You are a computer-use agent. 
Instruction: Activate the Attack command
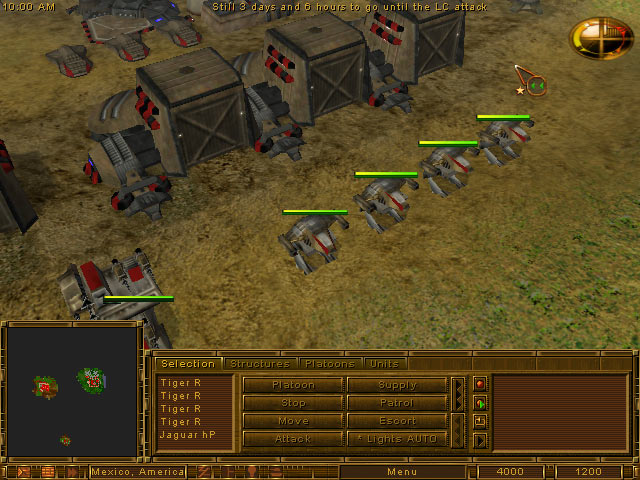point(293,439)
